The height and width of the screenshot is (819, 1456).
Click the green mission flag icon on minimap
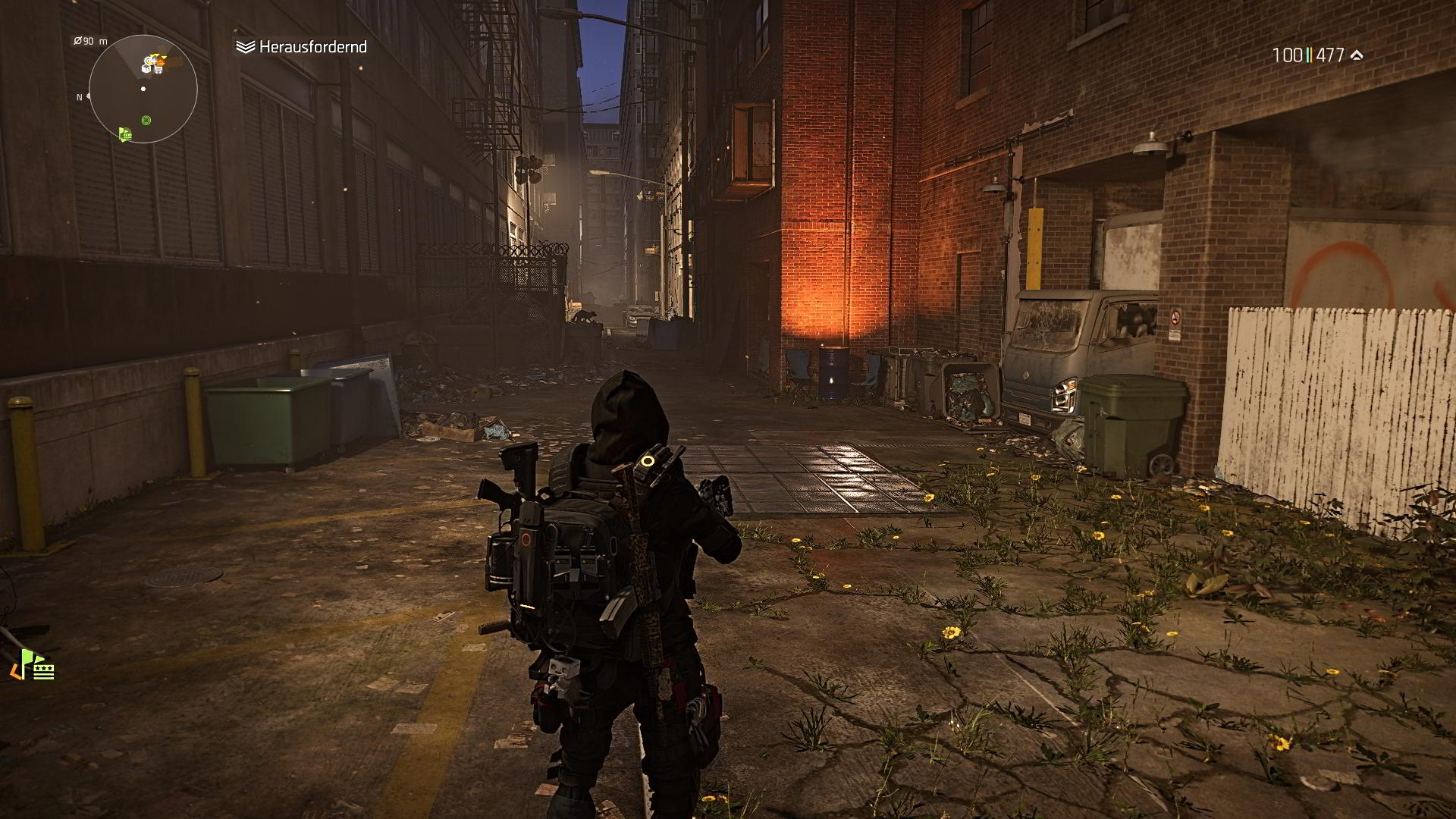coord(125,135)
